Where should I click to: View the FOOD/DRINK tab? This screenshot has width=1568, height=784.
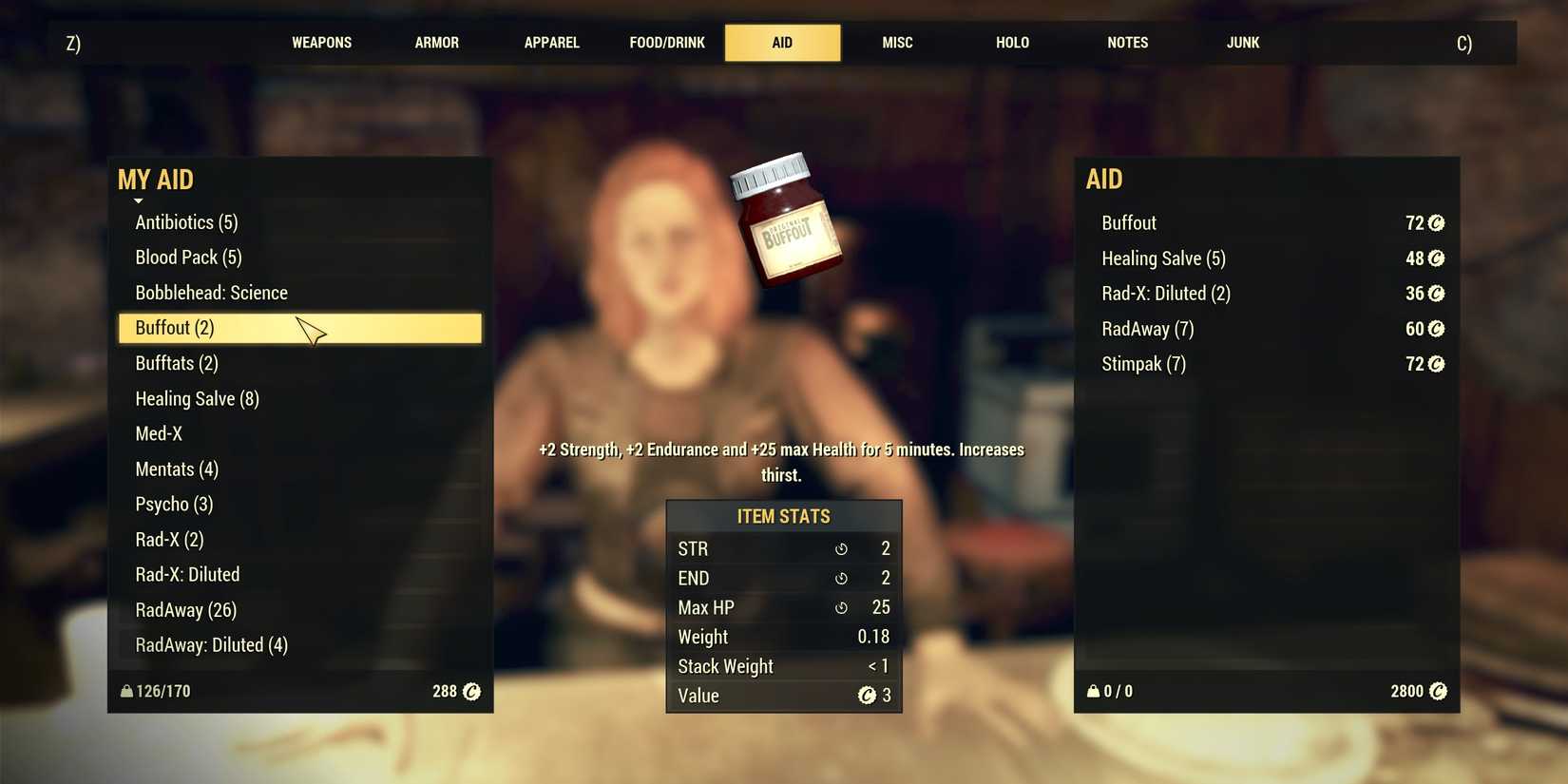point(667,42)
